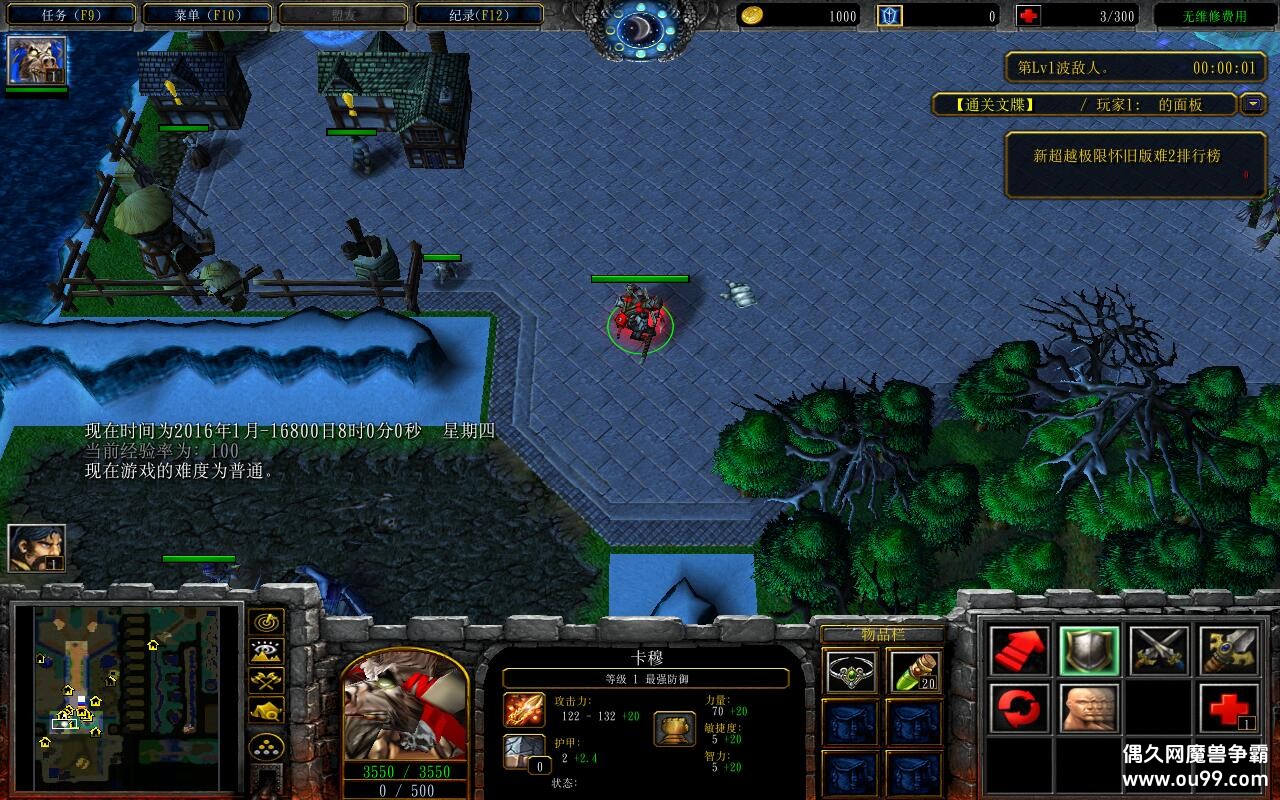This screenshot has height=800, width=1280.
Task: Open the 纪录 (F12) log
Action: [478, 15]
